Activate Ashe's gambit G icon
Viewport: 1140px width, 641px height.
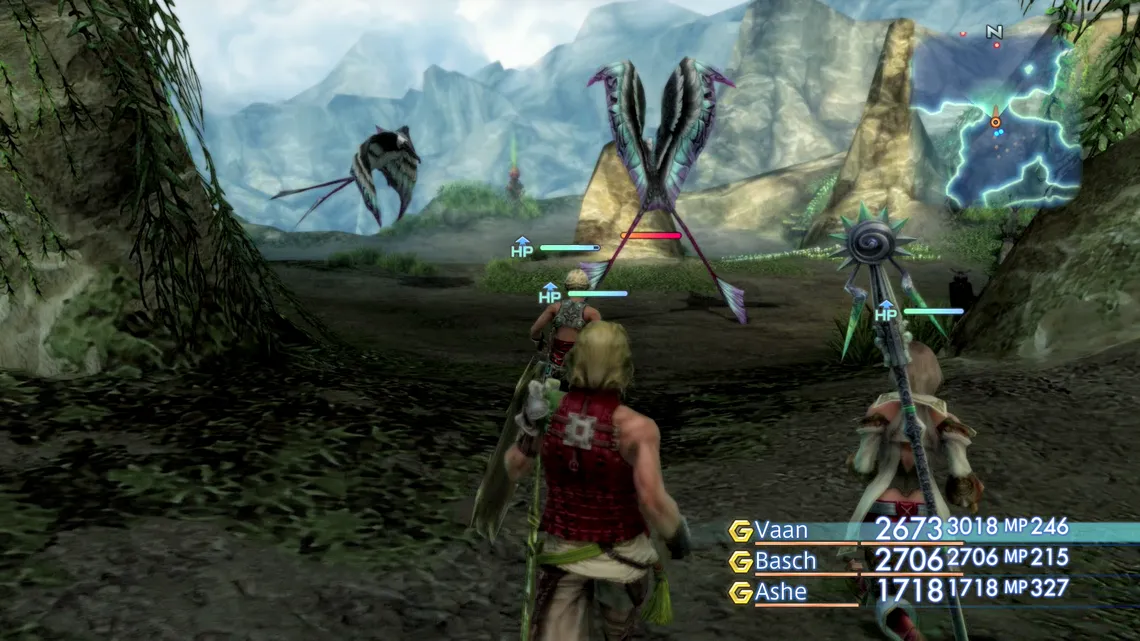[740, 592]
